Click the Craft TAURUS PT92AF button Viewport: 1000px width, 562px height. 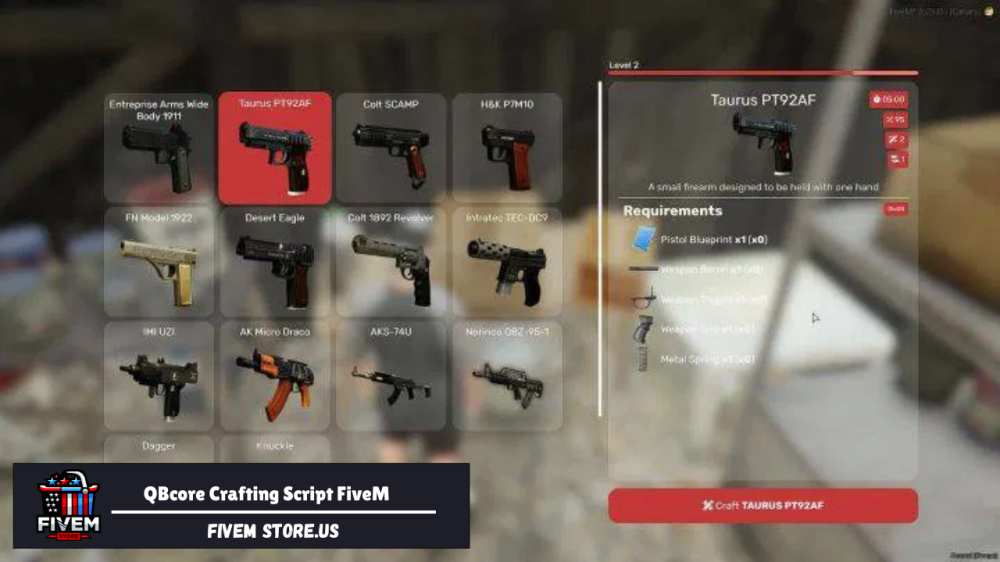(x=763, y=506)
